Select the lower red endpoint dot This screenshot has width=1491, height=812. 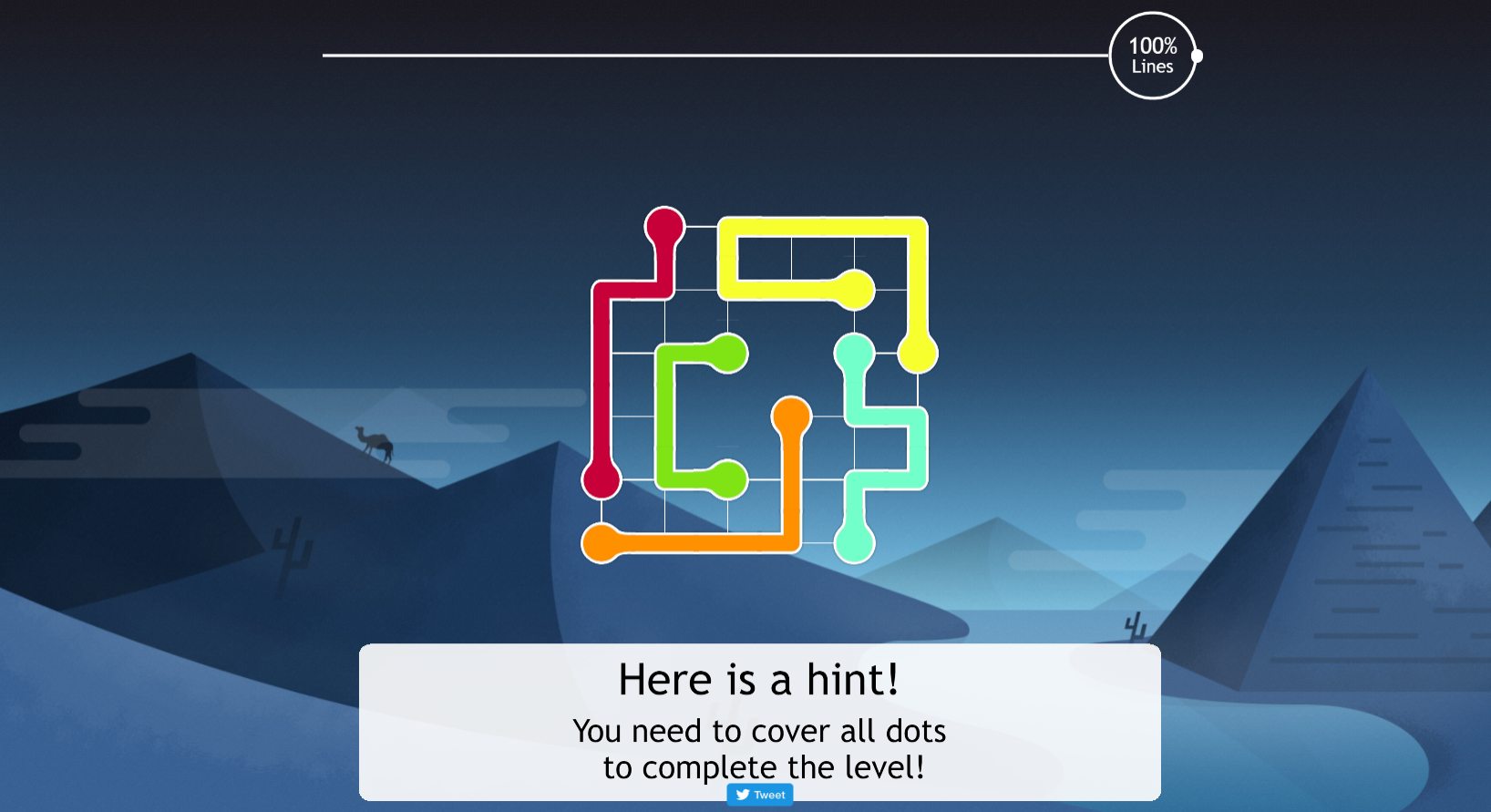pos(602,479)
